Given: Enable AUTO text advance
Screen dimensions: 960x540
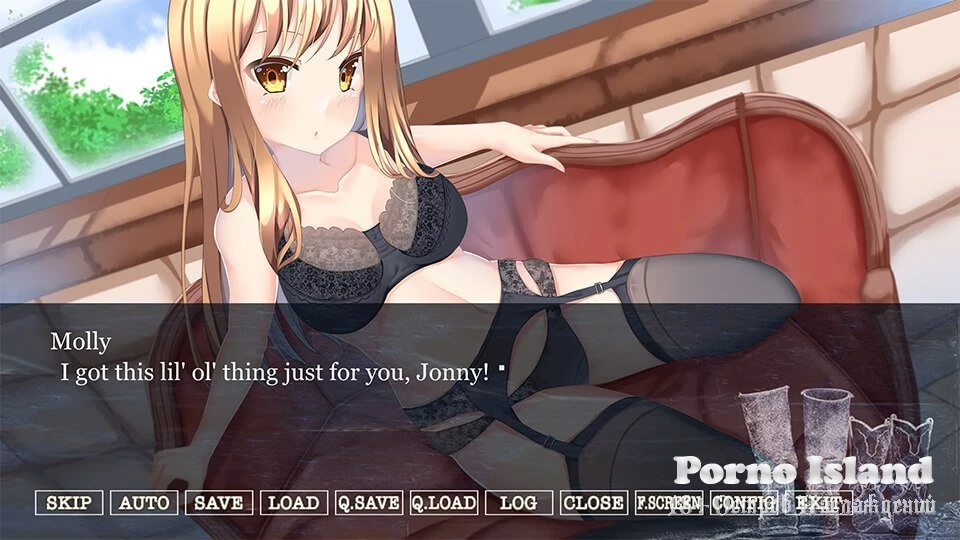Looking at the screenshot, I should [144, 503].
